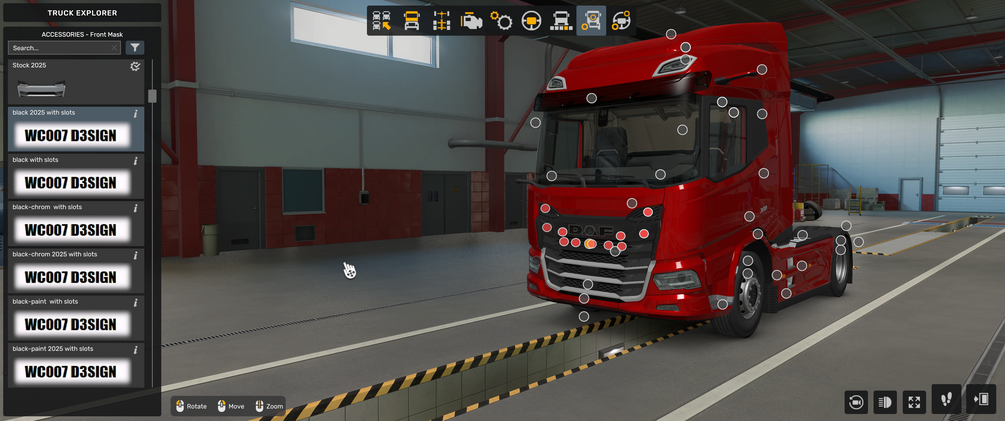Exit the Truck Explorer with the door icon

(x=982, y=400)
